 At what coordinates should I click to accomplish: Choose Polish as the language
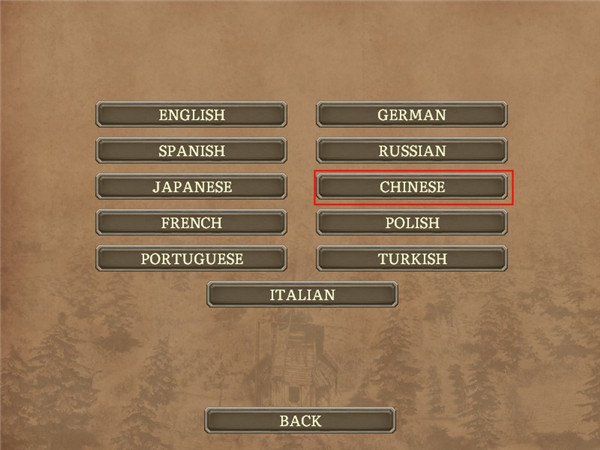411,223
